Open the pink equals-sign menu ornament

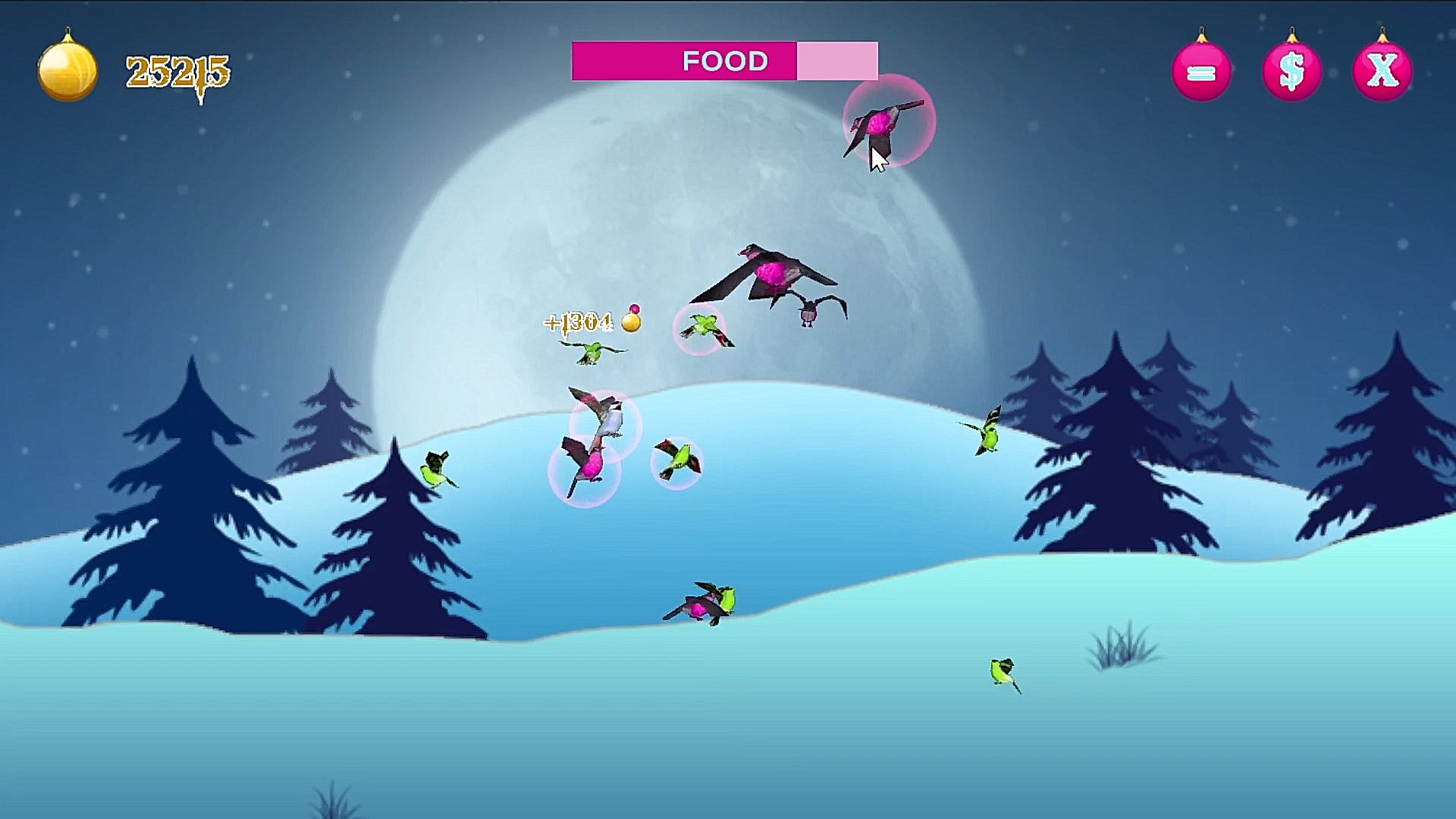pos(1201,72)
